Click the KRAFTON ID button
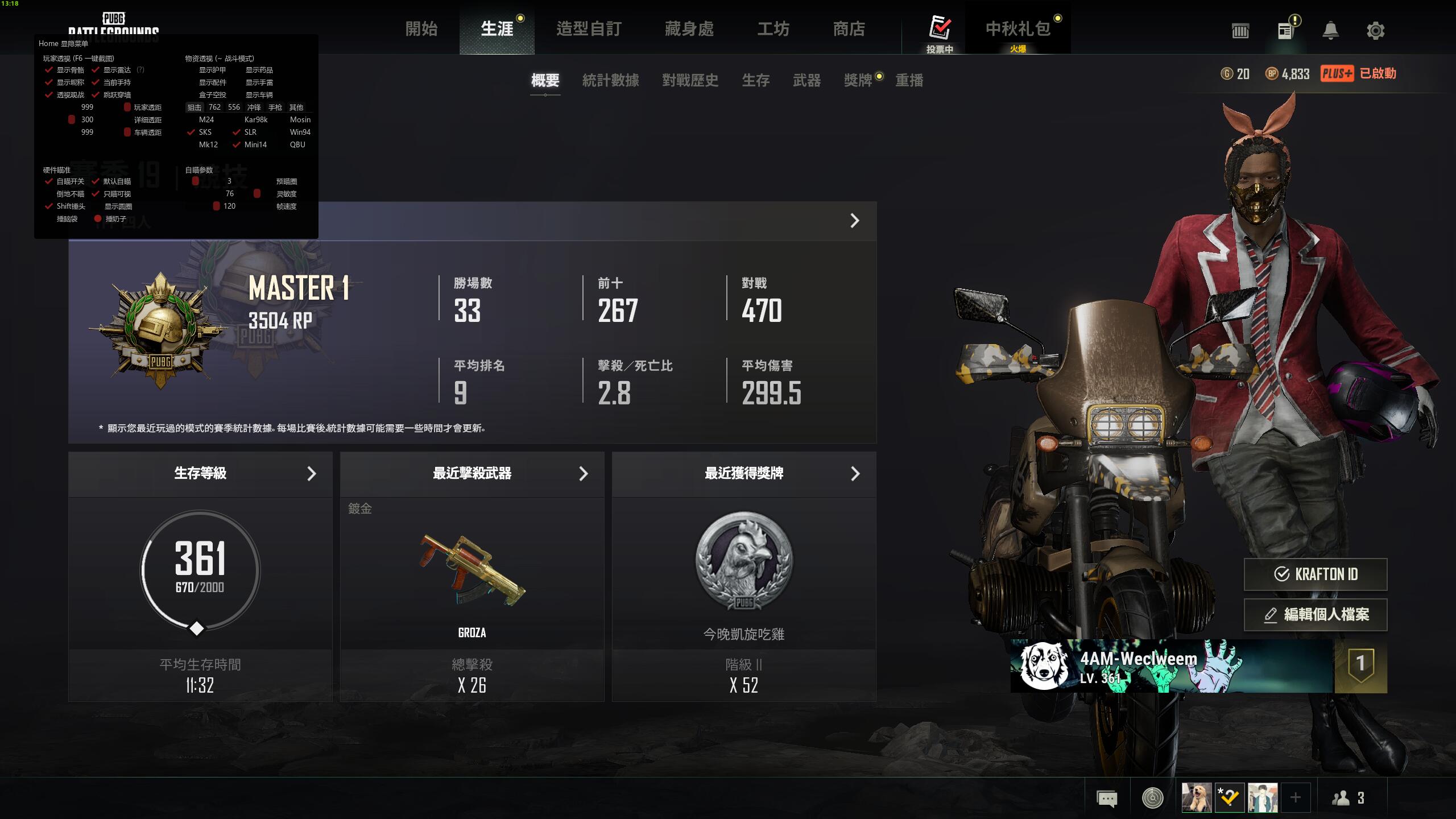The height and width of the screenshot is (819, 1456). 1316,574
